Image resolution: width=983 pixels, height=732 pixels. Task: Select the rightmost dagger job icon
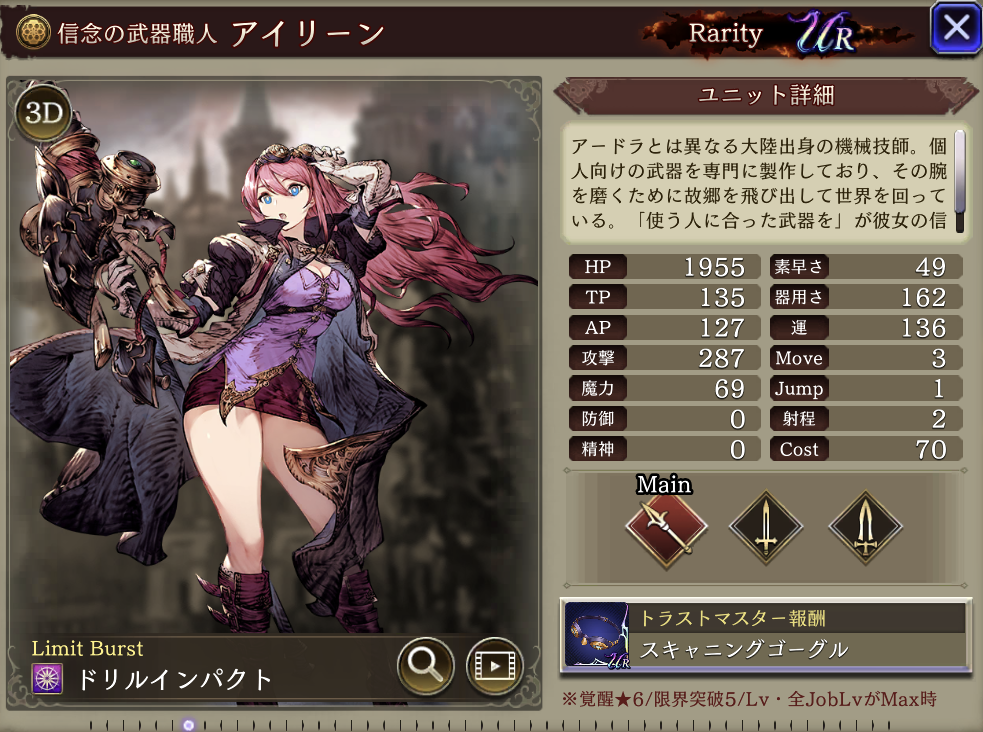click(865, 528)
